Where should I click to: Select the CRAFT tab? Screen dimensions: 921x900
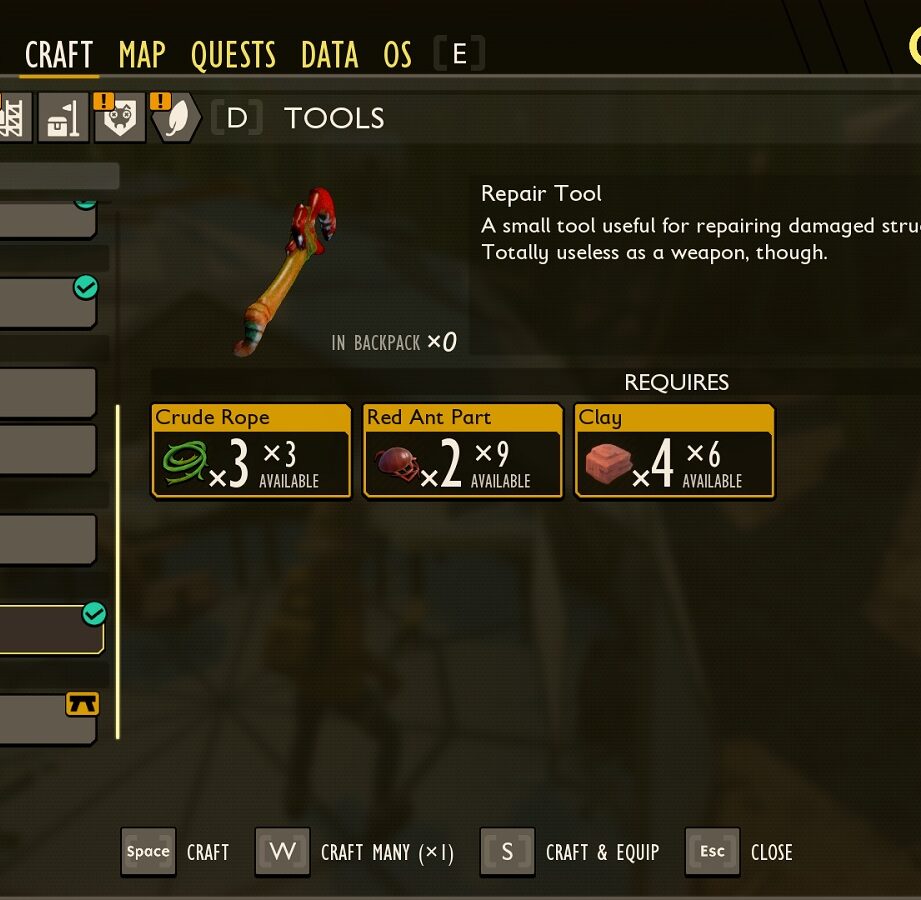59,54
